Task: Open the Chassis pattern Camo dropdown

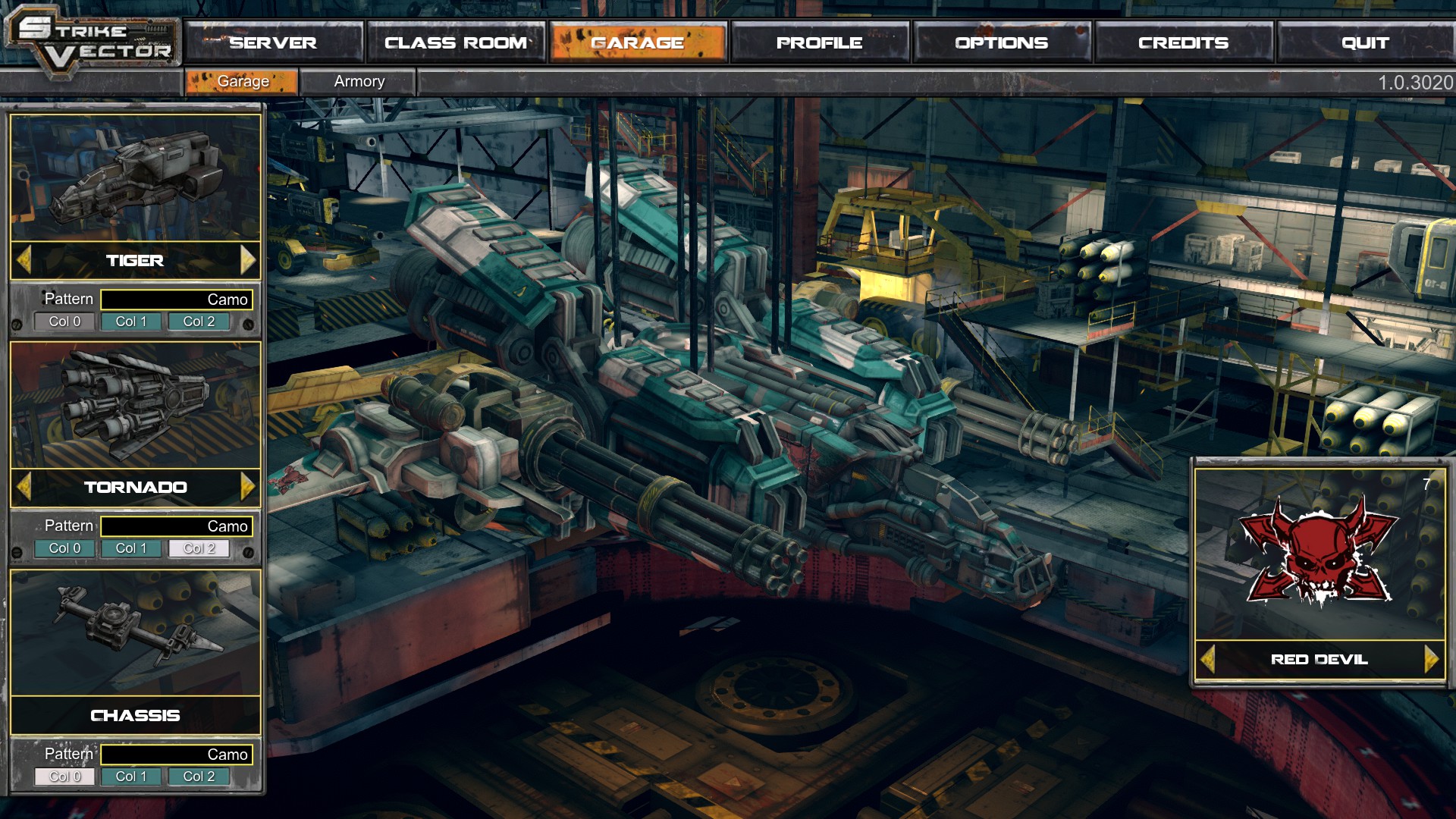Action: pyautogui.click(x=177, y=755)
